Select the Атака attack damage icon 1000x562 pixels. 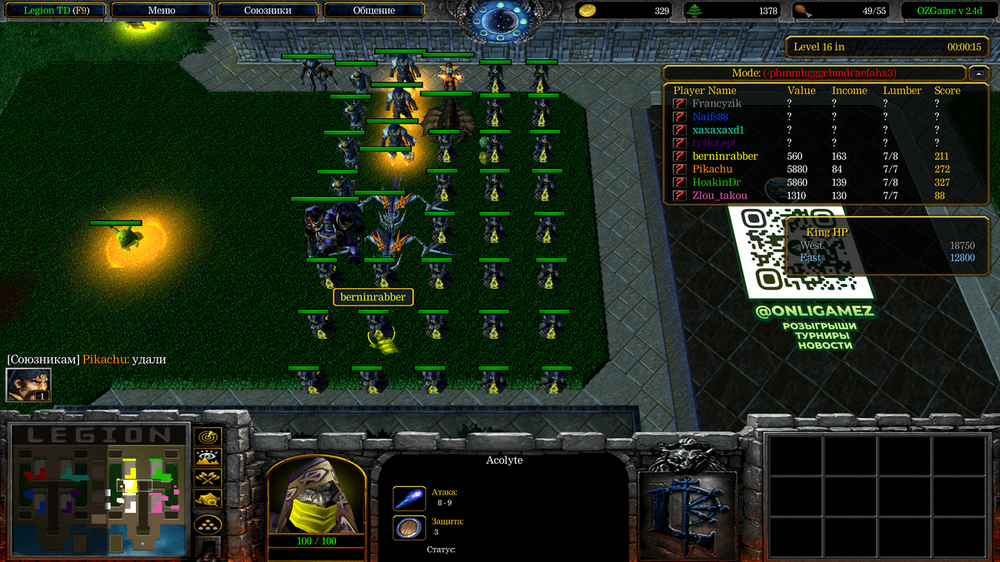408,497
